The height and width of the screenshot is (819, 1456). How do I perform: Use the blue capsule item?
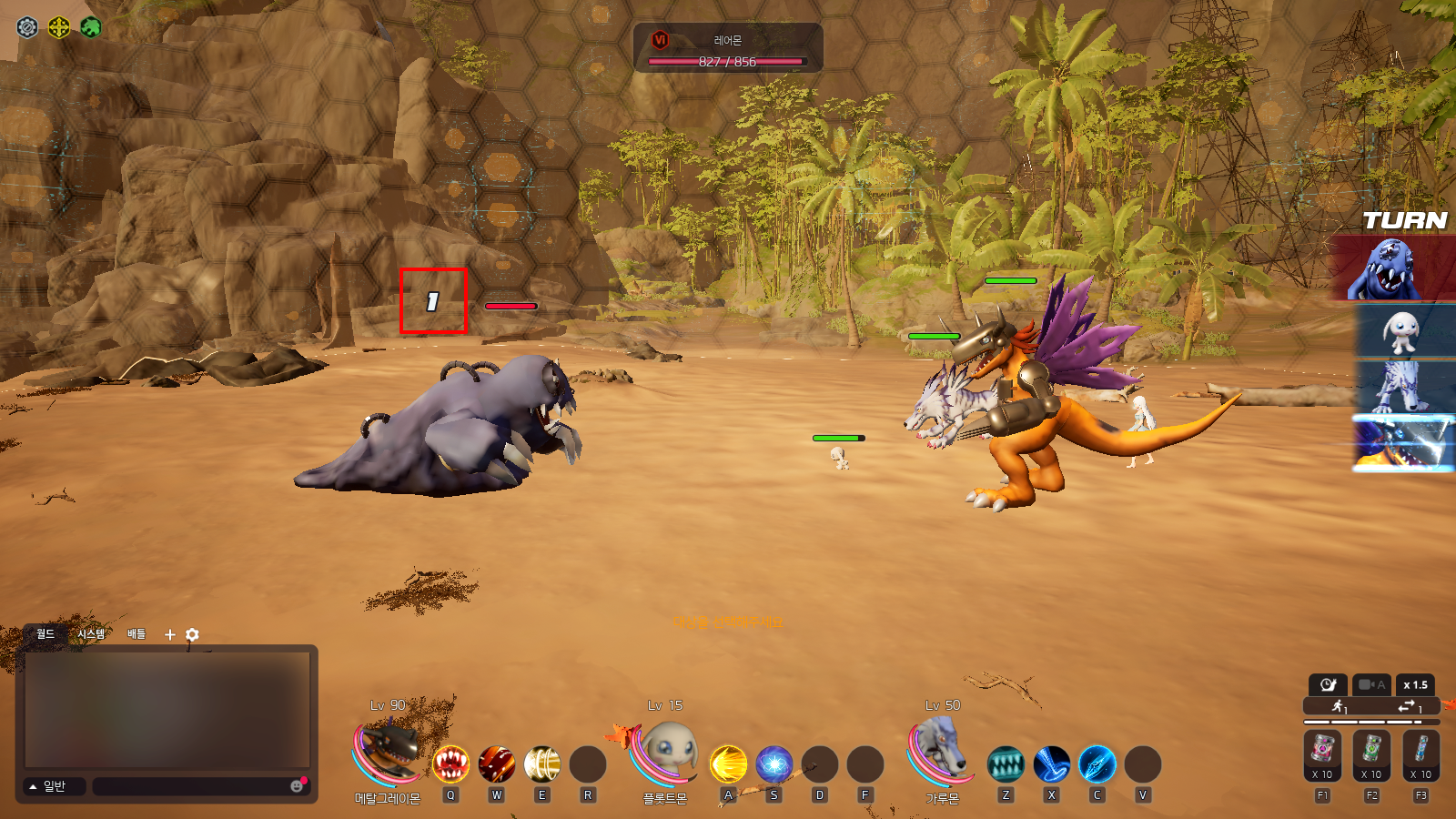[x=1421, y=753]
